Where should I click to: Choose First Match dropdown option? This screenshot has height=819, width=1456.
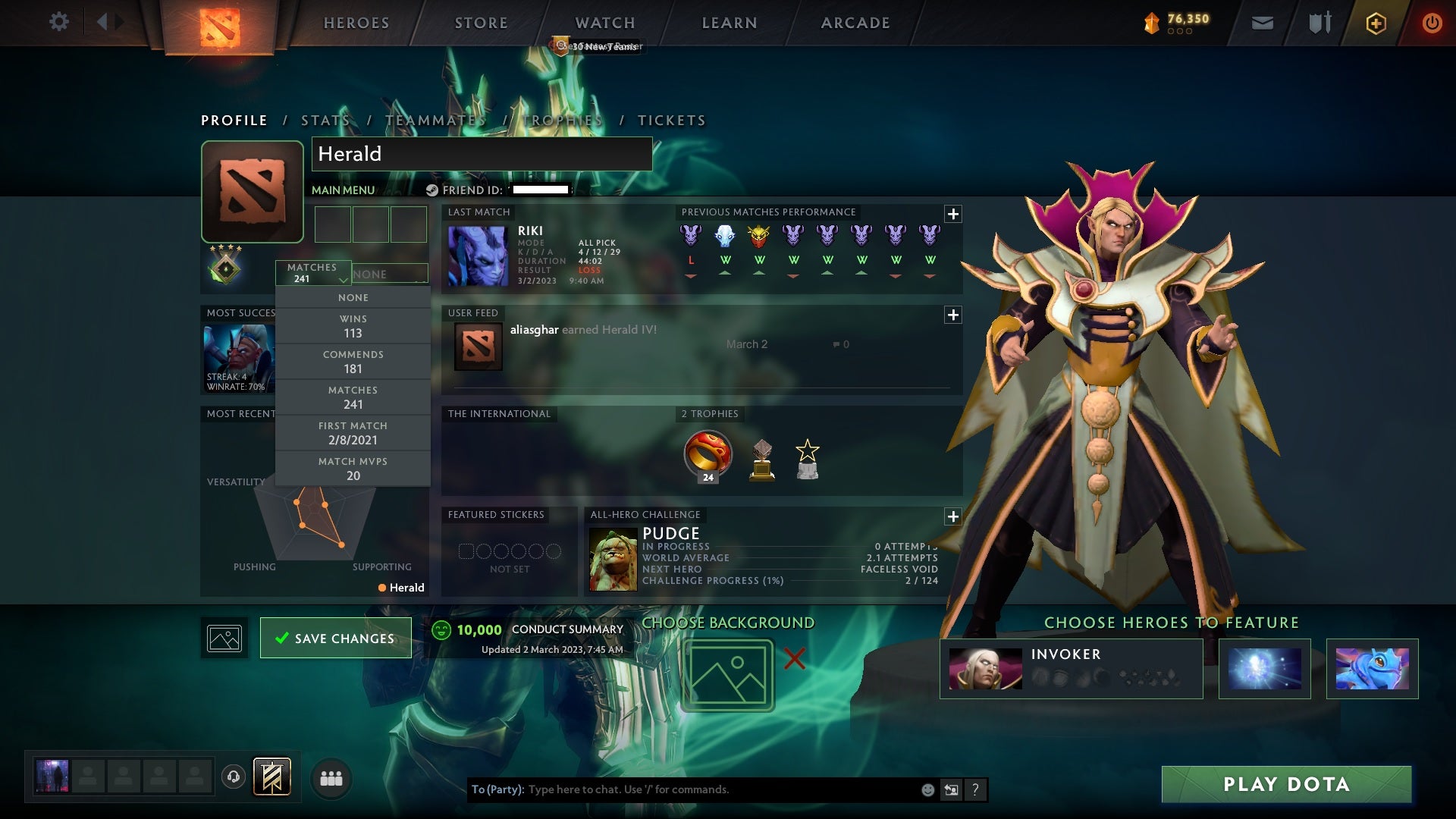click(353, 433)
